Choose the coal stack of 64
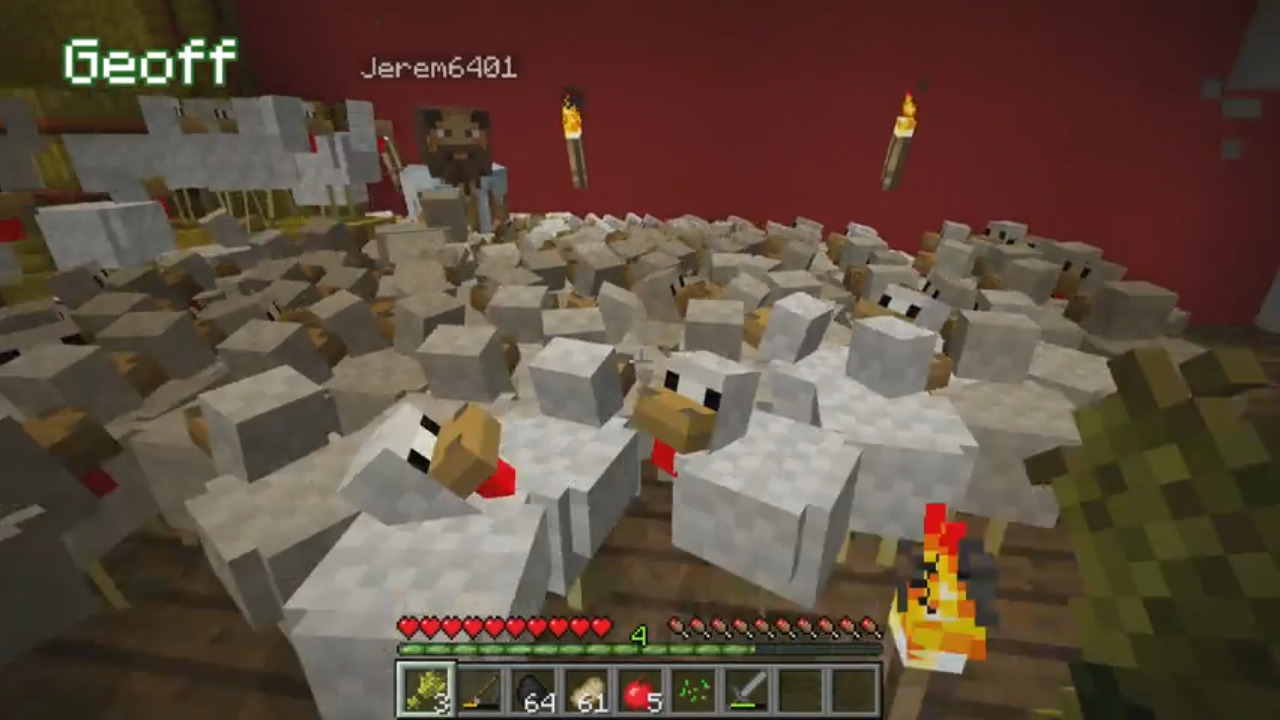The height and width of the screenshot is (720, 1280). (x=533, y=689)
